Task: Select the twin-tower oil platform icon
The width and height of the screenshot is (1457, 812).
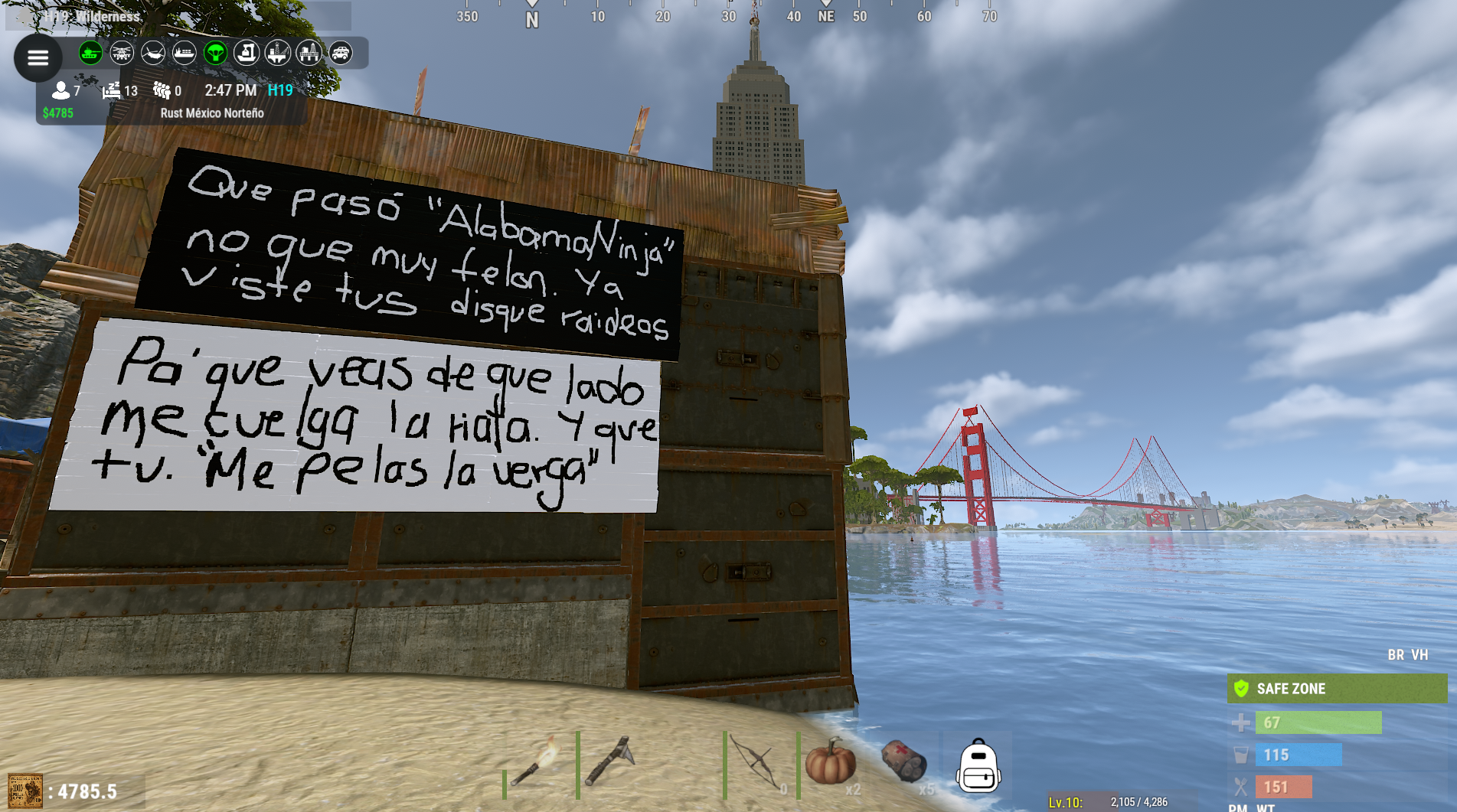Action: click(x=309, y=53)
